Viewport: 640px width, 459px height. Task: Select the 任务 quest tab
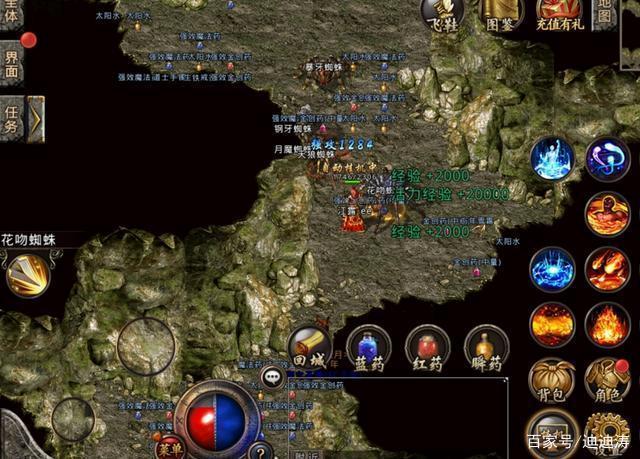pyautogui.click(x=11, y=119)
